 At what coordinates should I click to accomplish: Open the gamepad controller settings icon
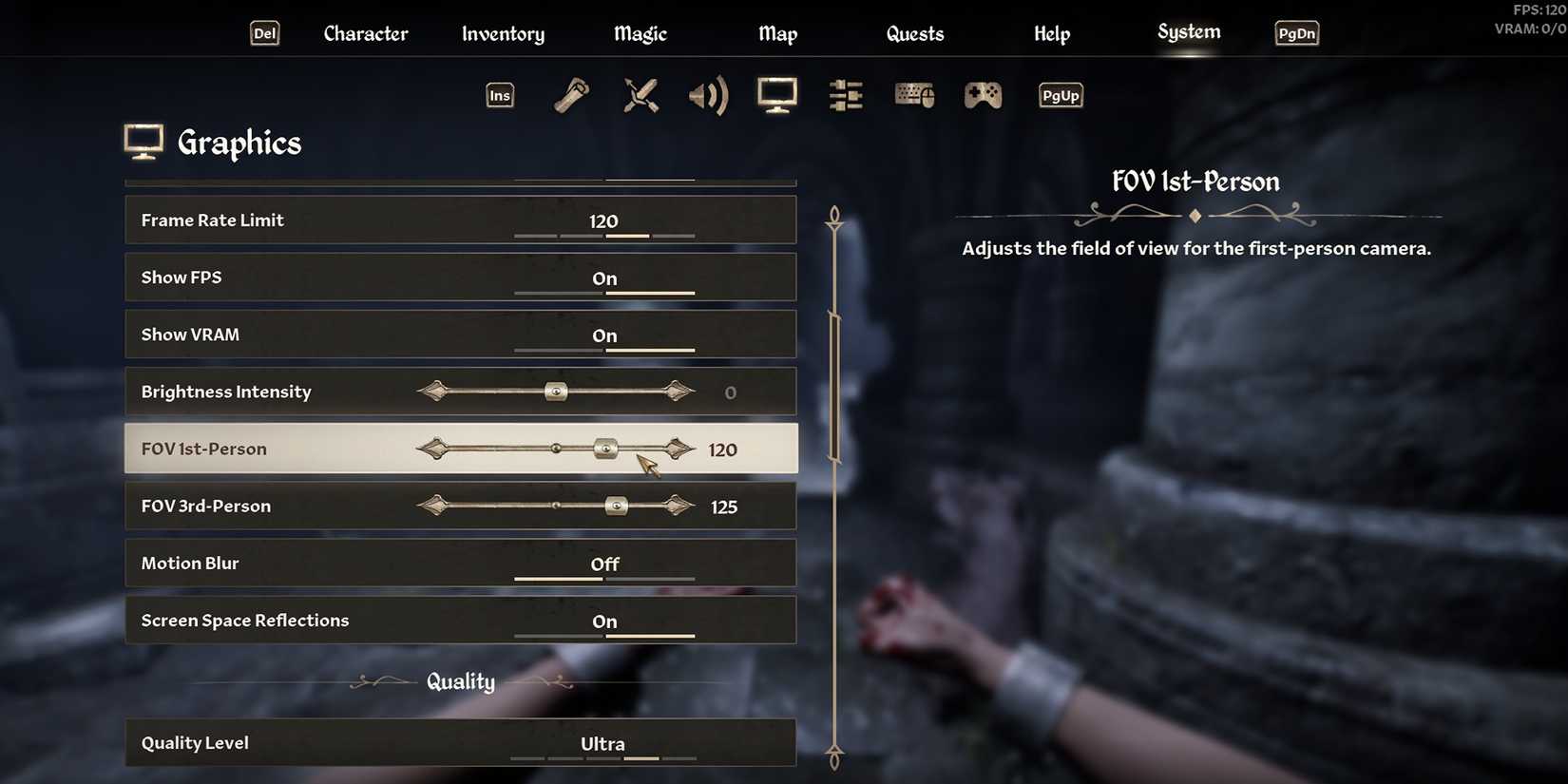click(x=982, y=95)
